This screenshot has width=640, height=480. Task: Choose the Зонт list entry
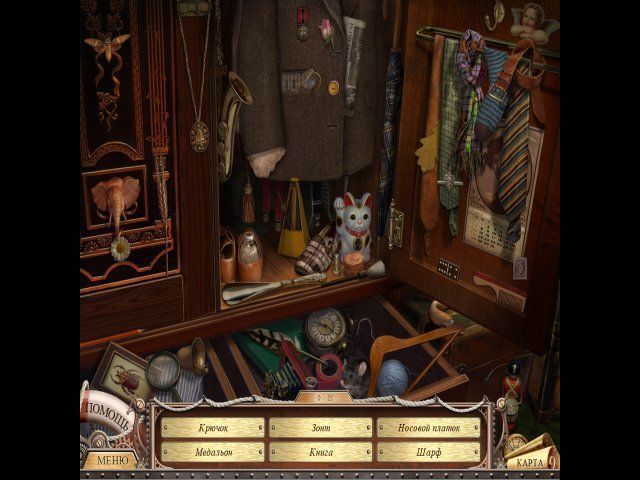click(x=320, y=428)
